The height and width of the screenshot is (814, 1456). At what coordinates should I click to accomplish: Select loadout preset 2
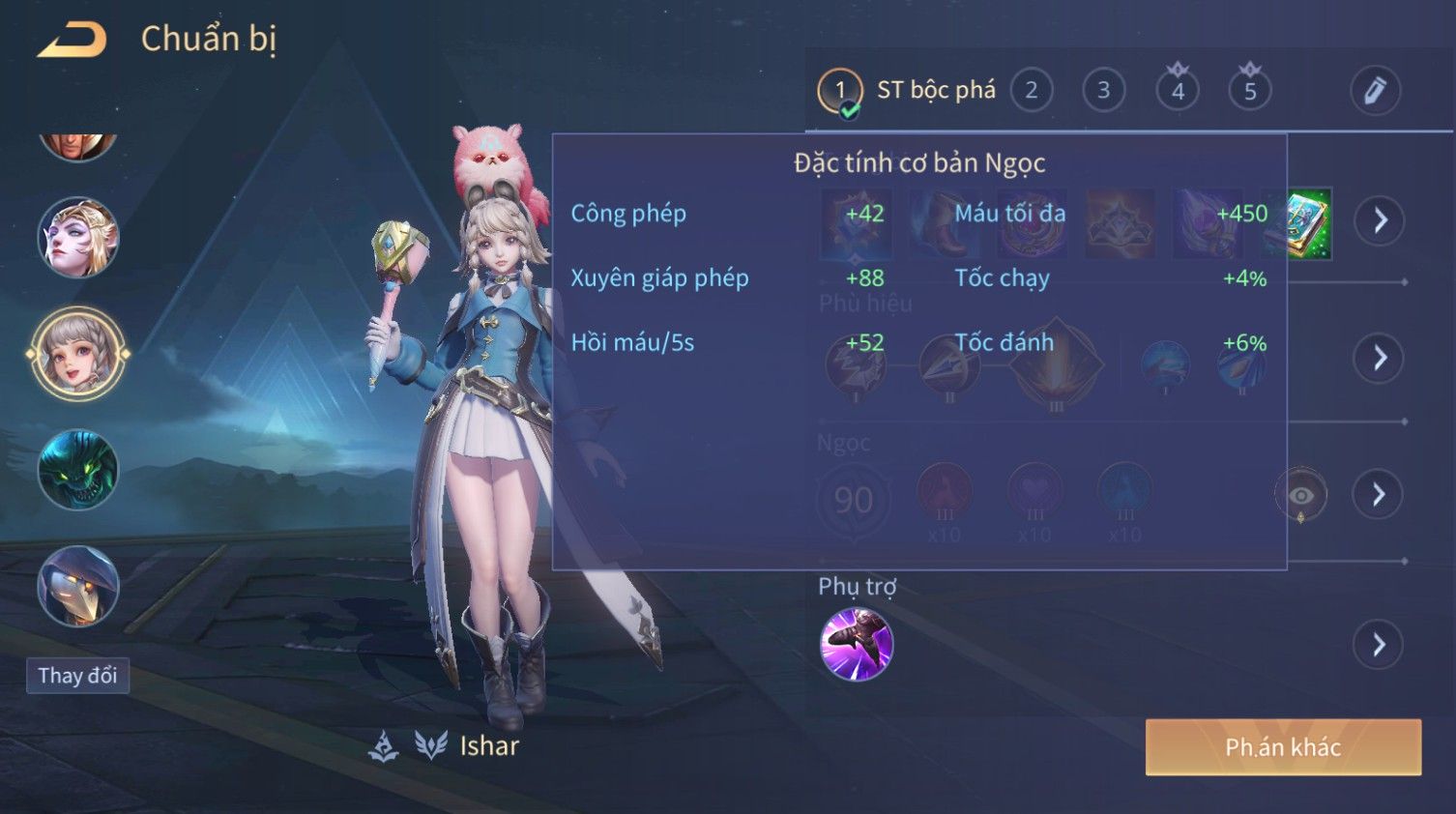(1031, 91)
